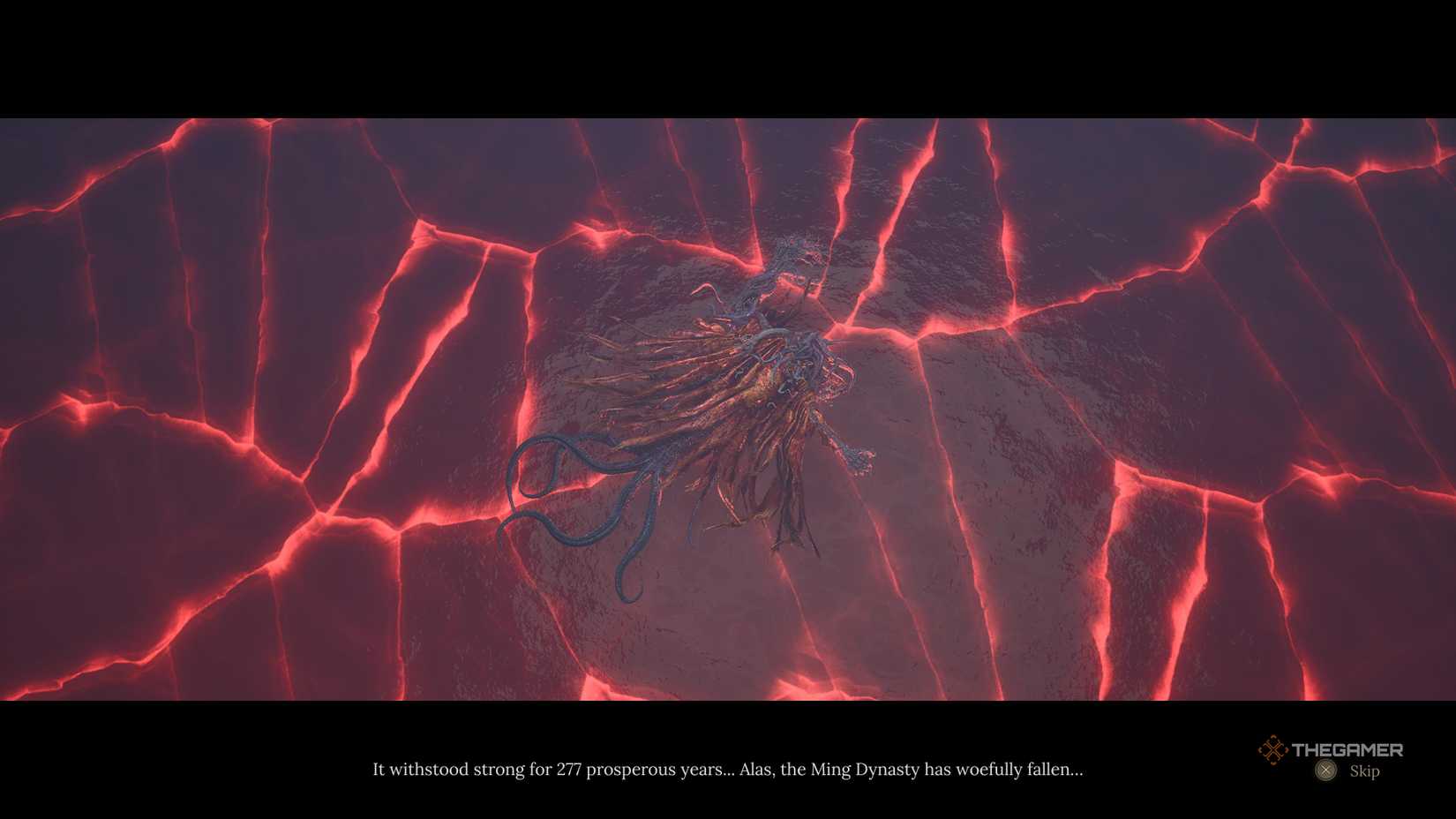1456x819 pixels.
Task: Click the PlayStation X button icon beside Skip
Action: pos(1325,770)
